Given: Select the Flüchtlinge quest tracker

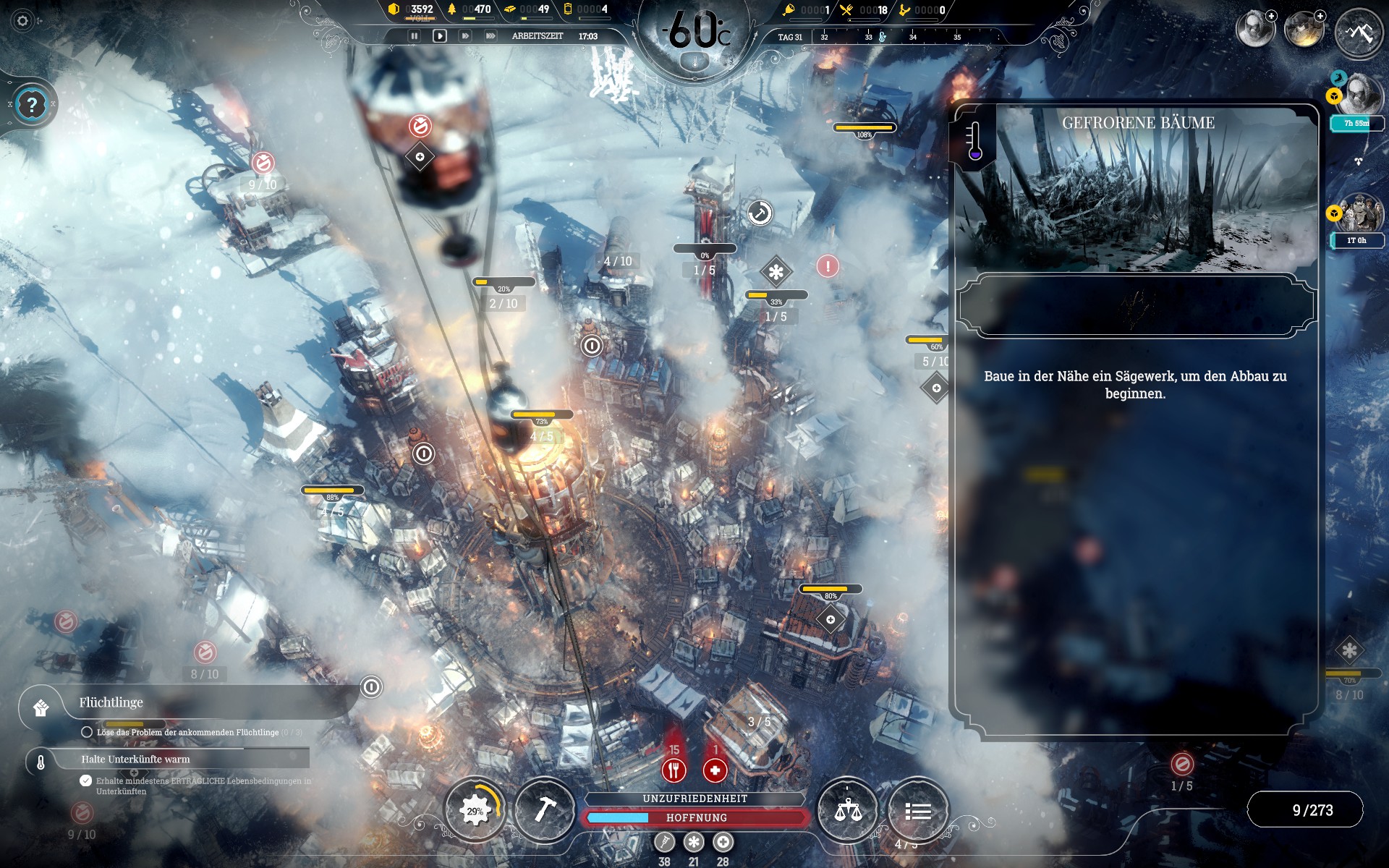Looking at the screenshot, I should (111, 702).
